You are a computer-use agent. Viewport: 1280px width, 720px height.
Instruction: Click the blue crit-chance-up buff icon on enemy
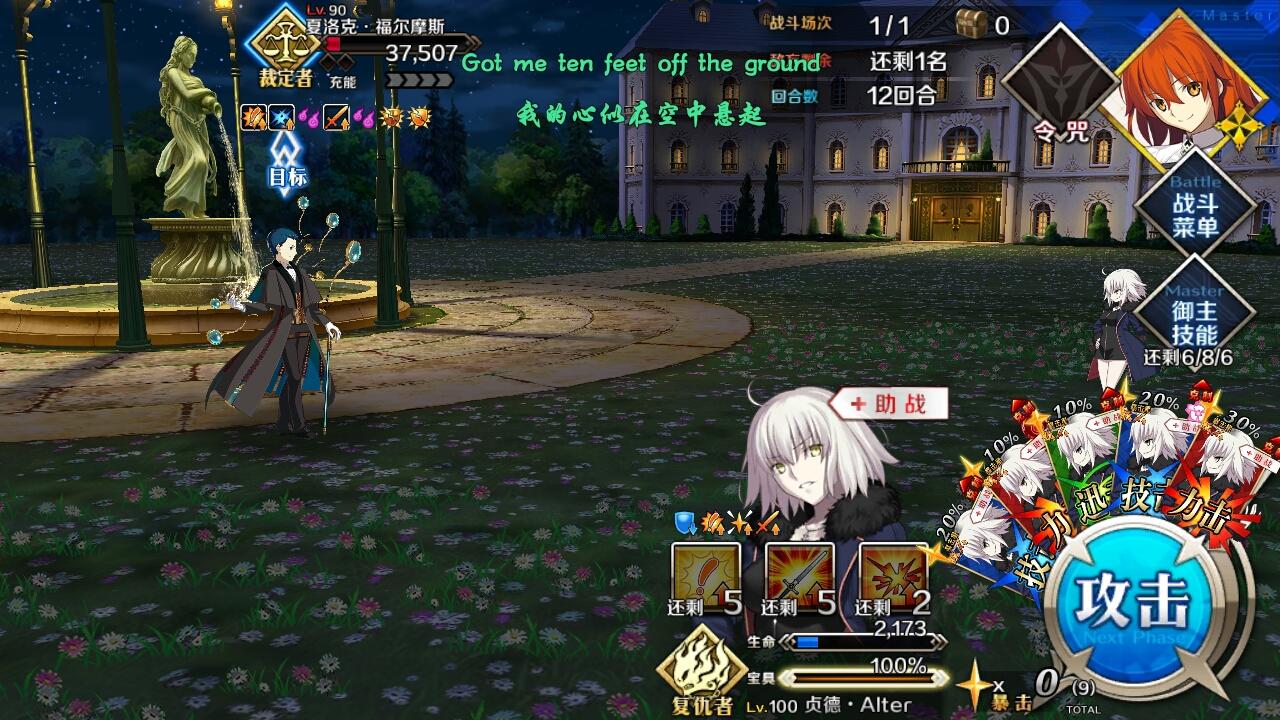coord(281,119)
